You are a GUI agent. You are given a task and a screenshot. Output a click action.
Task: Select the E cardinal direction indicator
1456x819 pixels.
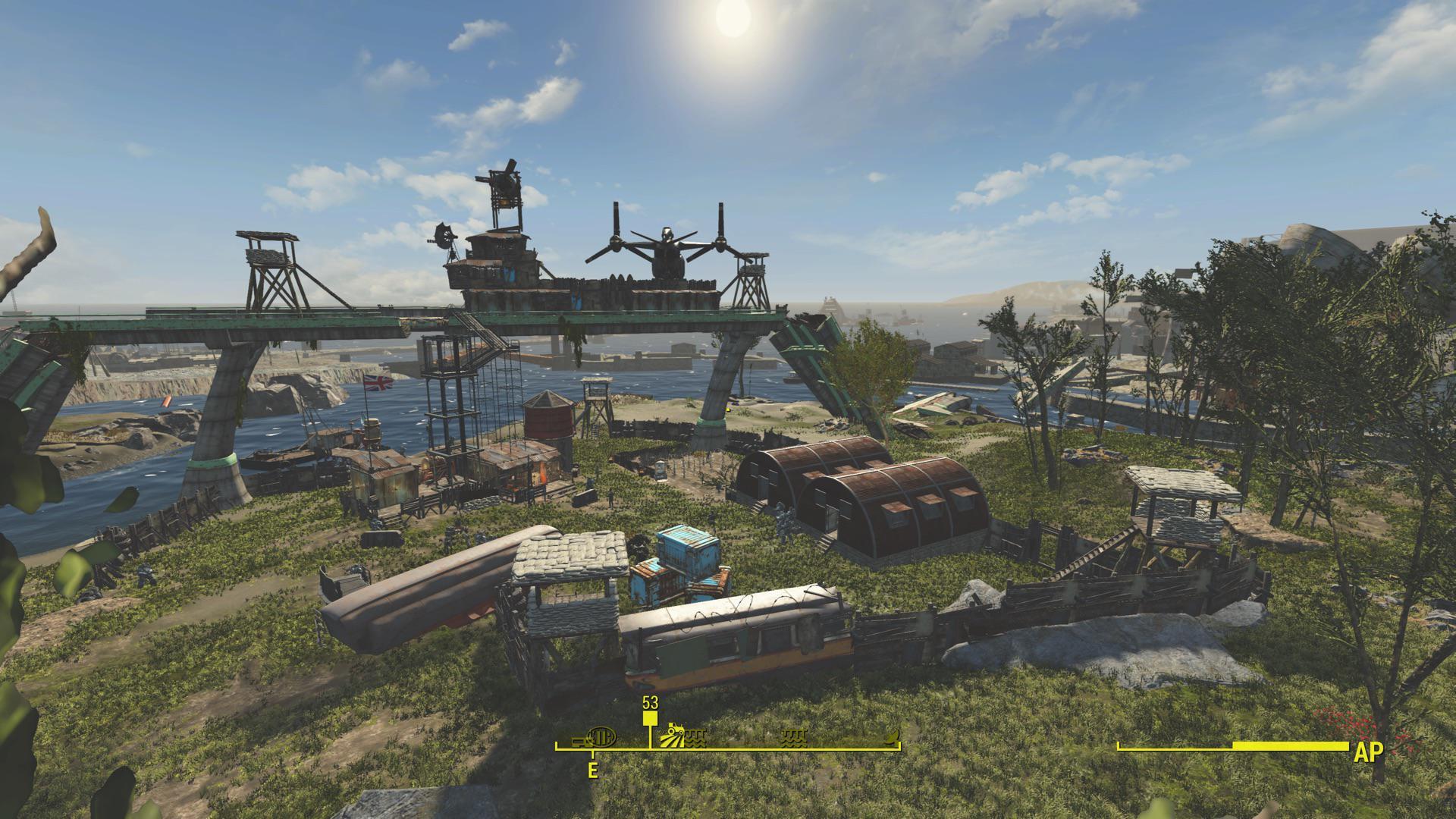click(x=592, y=770)
